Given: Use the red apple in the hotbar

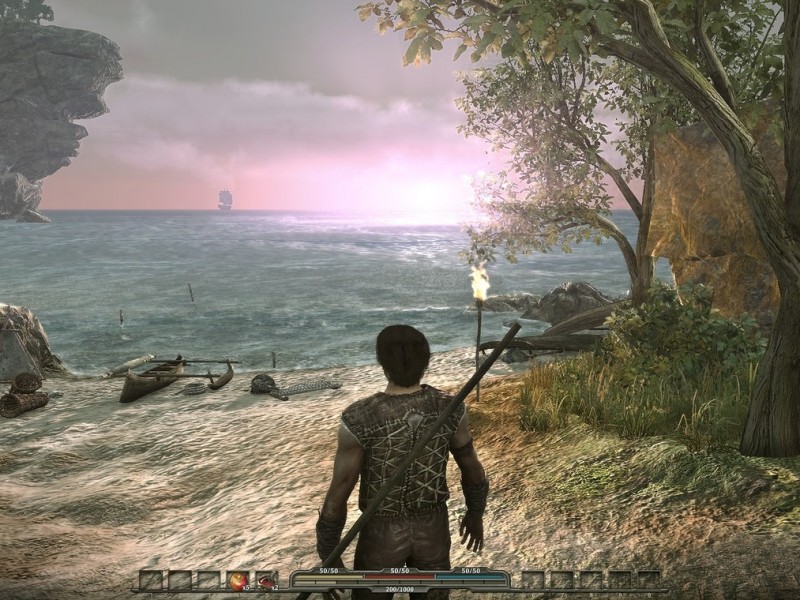Looking at the screenshot, I should tap(237, 579).
